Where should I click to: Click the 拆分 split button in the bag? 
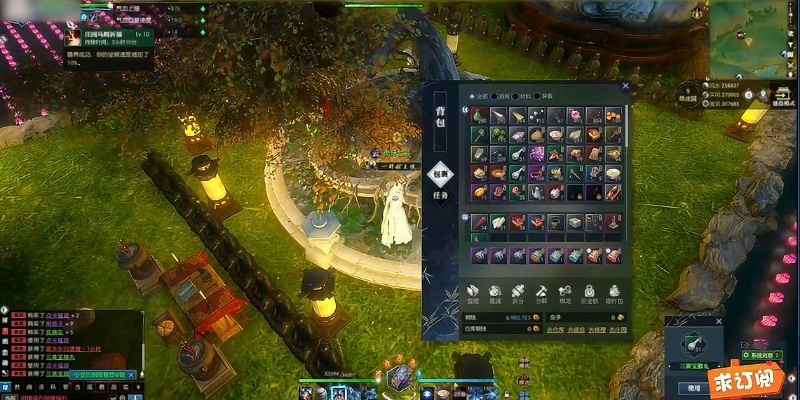click(x=518, y=294)
